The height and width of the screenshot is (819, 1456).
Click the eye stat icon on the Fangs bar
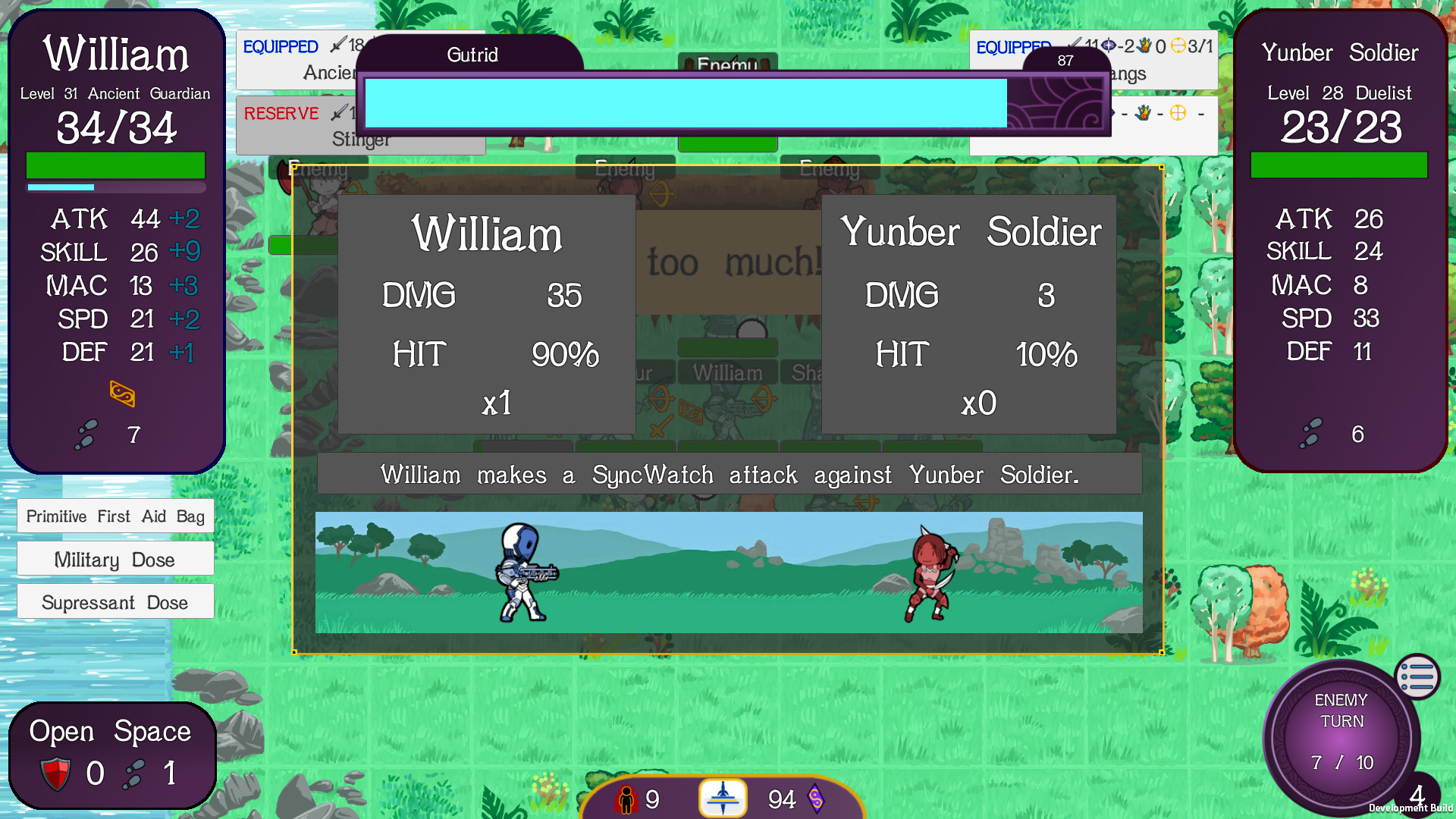[x=1107, y=45]
